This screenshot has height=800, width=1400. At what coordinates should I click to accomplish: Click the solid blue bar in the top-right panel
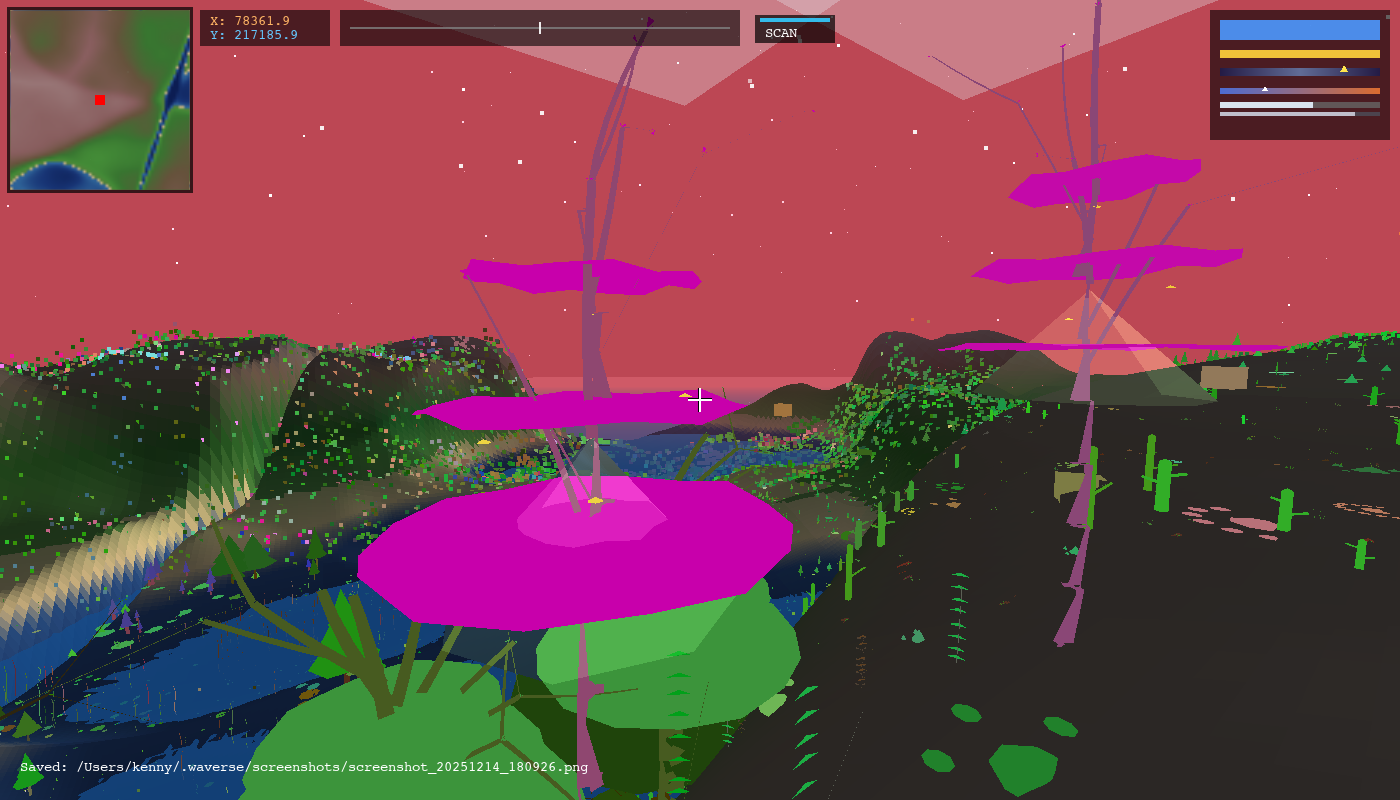(x=1299, y=30)
